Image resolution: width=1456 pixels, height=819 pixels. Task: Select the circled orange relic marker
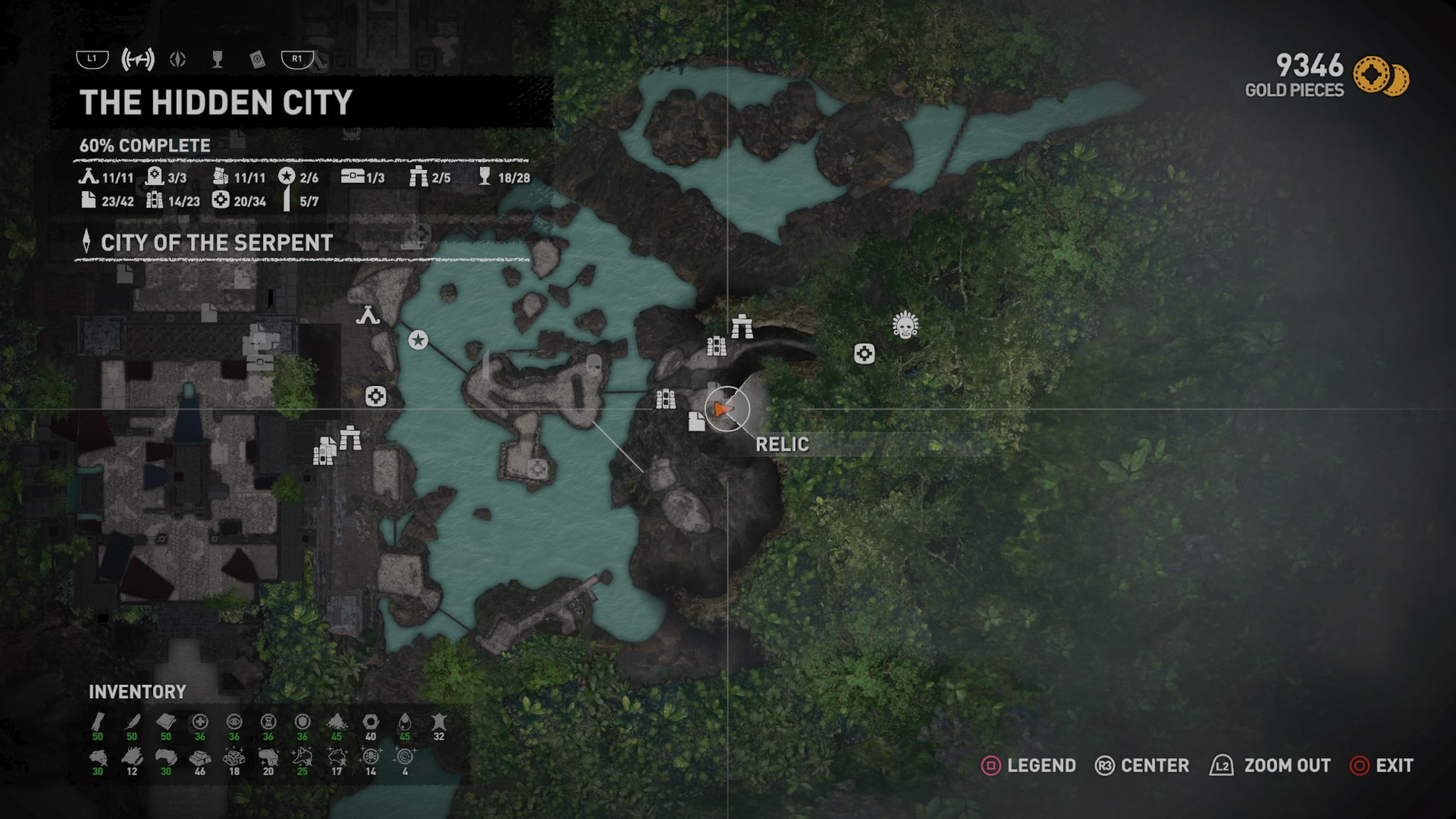point(726,409)
